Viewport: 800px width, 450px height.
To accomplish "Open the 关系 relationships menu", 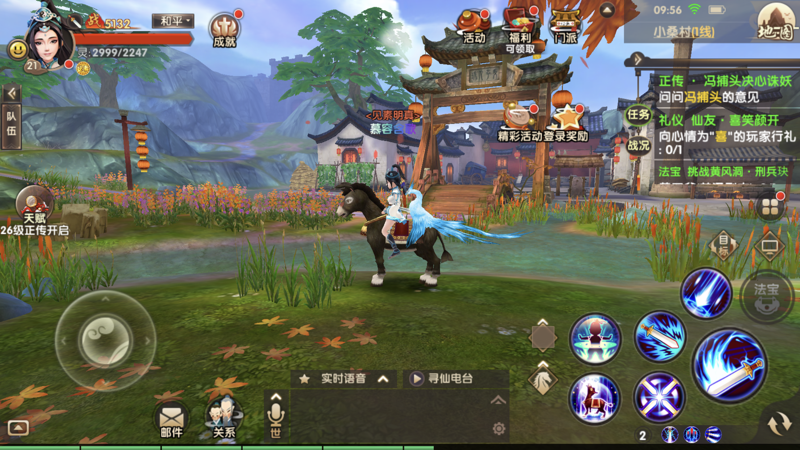I will (x=223, y=416).
